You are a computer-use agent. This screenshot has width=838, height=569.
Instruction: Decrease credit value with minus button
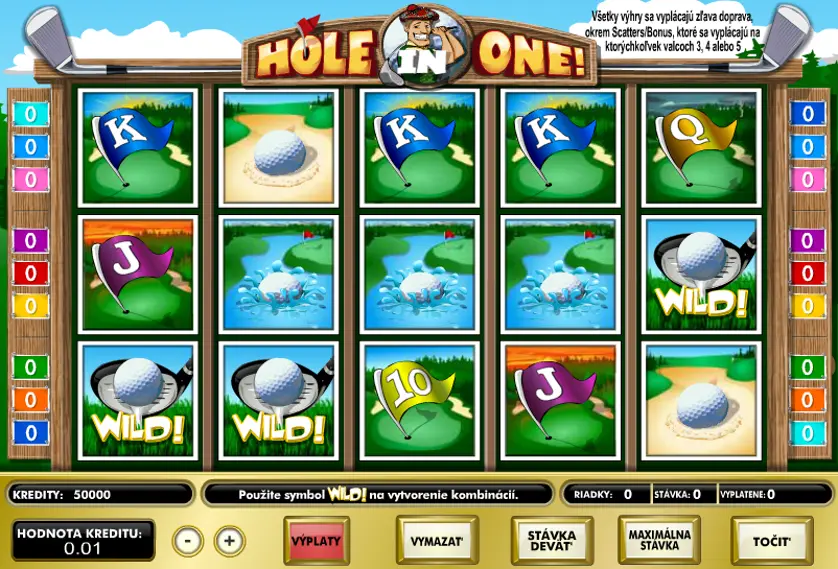[x=187, y=541]
